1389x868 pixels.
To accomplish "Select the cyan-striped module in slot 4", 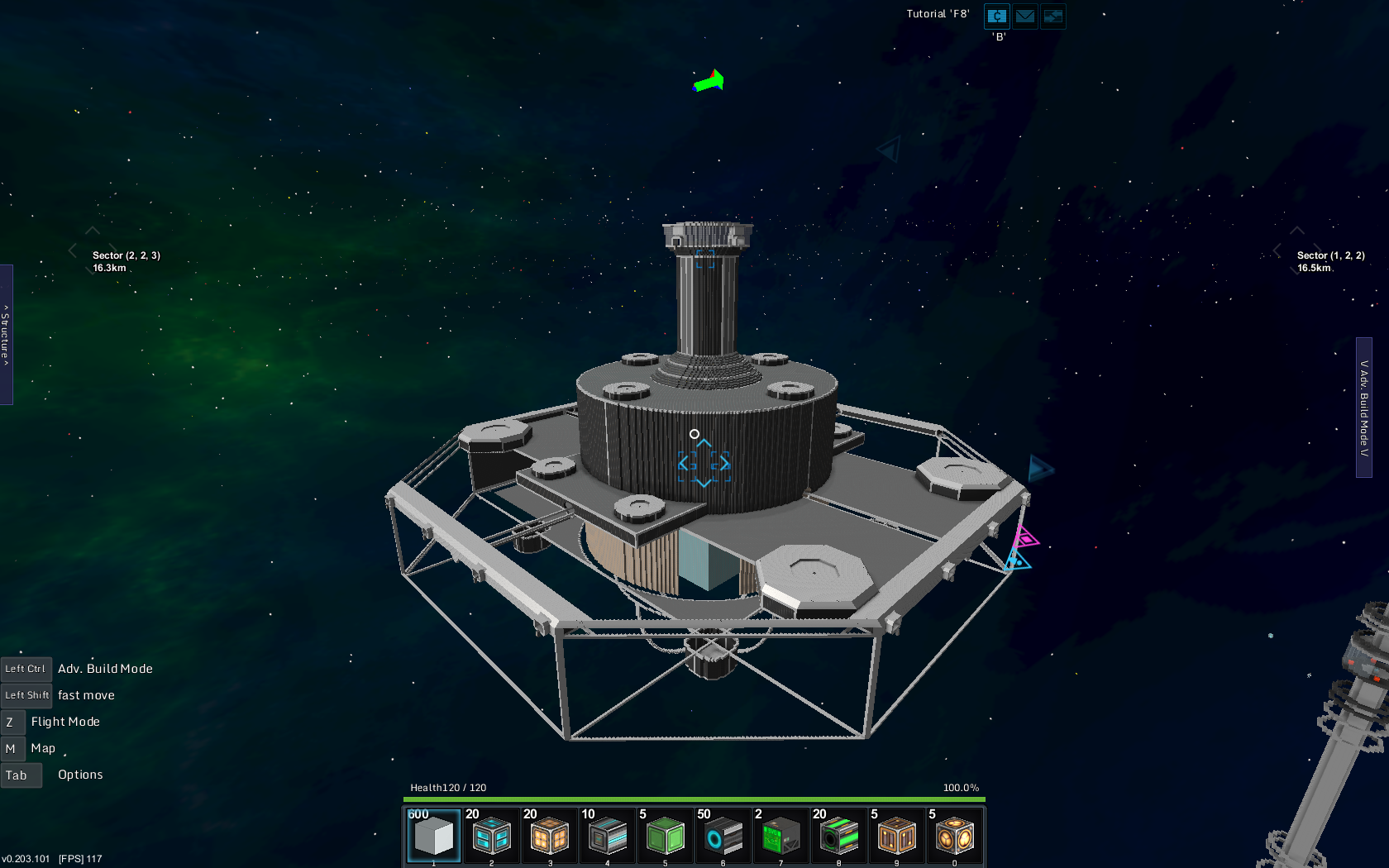I will click(x=607, y=837).
